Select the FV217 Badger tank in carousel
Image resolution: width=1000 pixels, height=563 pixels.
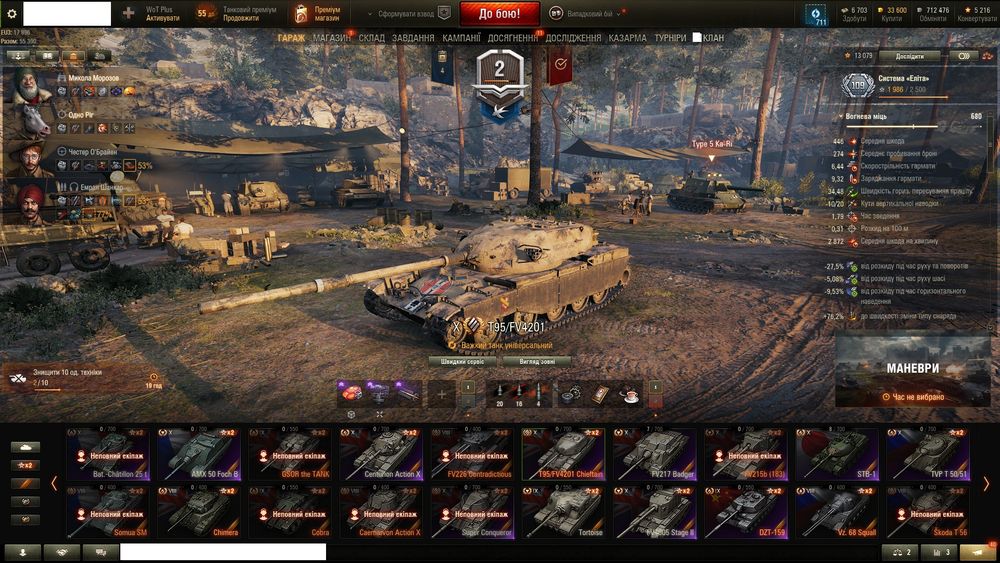click(654, 455)
